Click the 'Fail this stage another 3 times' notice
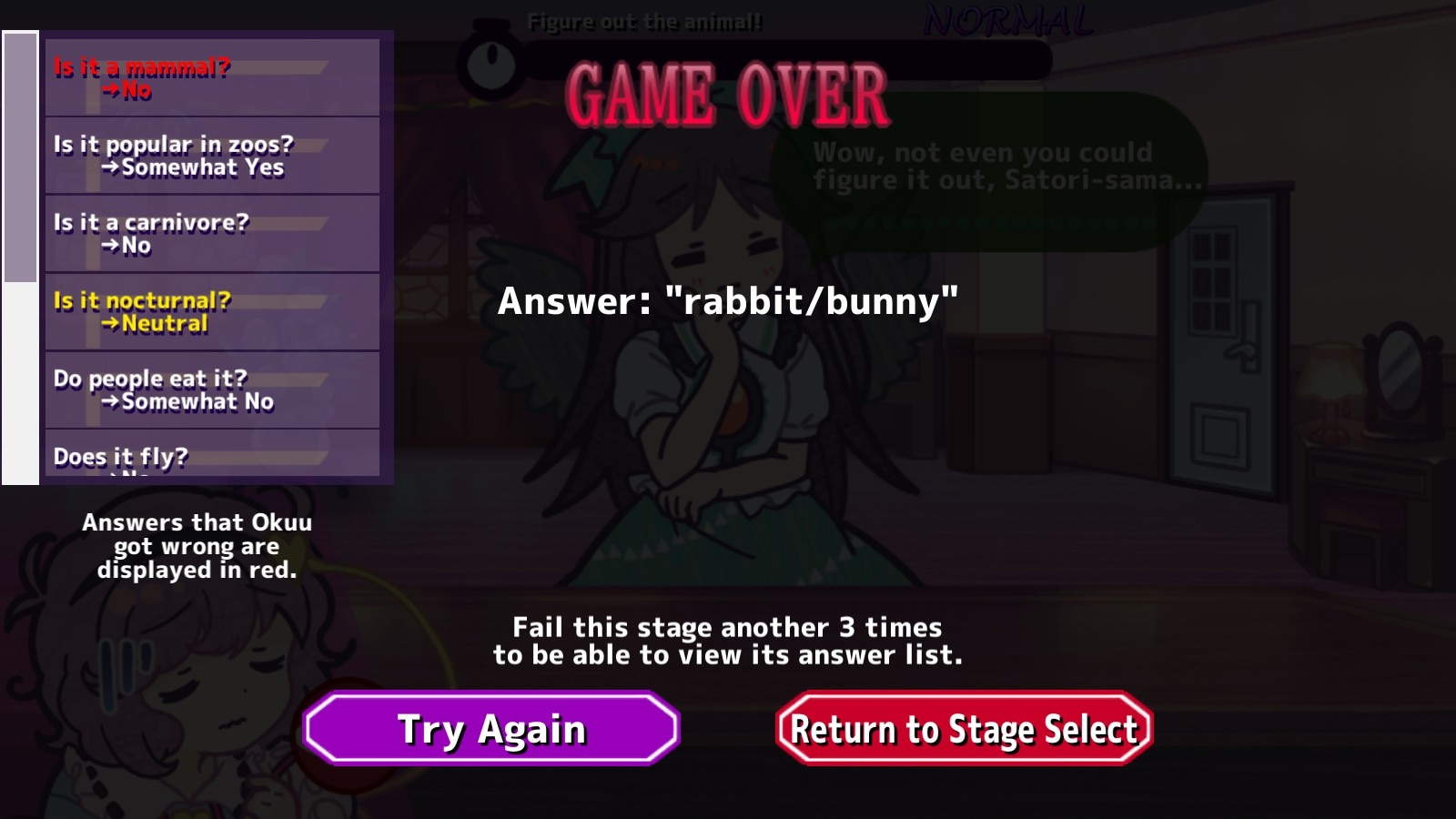1456x819 pixels. [x=728, y=640]
